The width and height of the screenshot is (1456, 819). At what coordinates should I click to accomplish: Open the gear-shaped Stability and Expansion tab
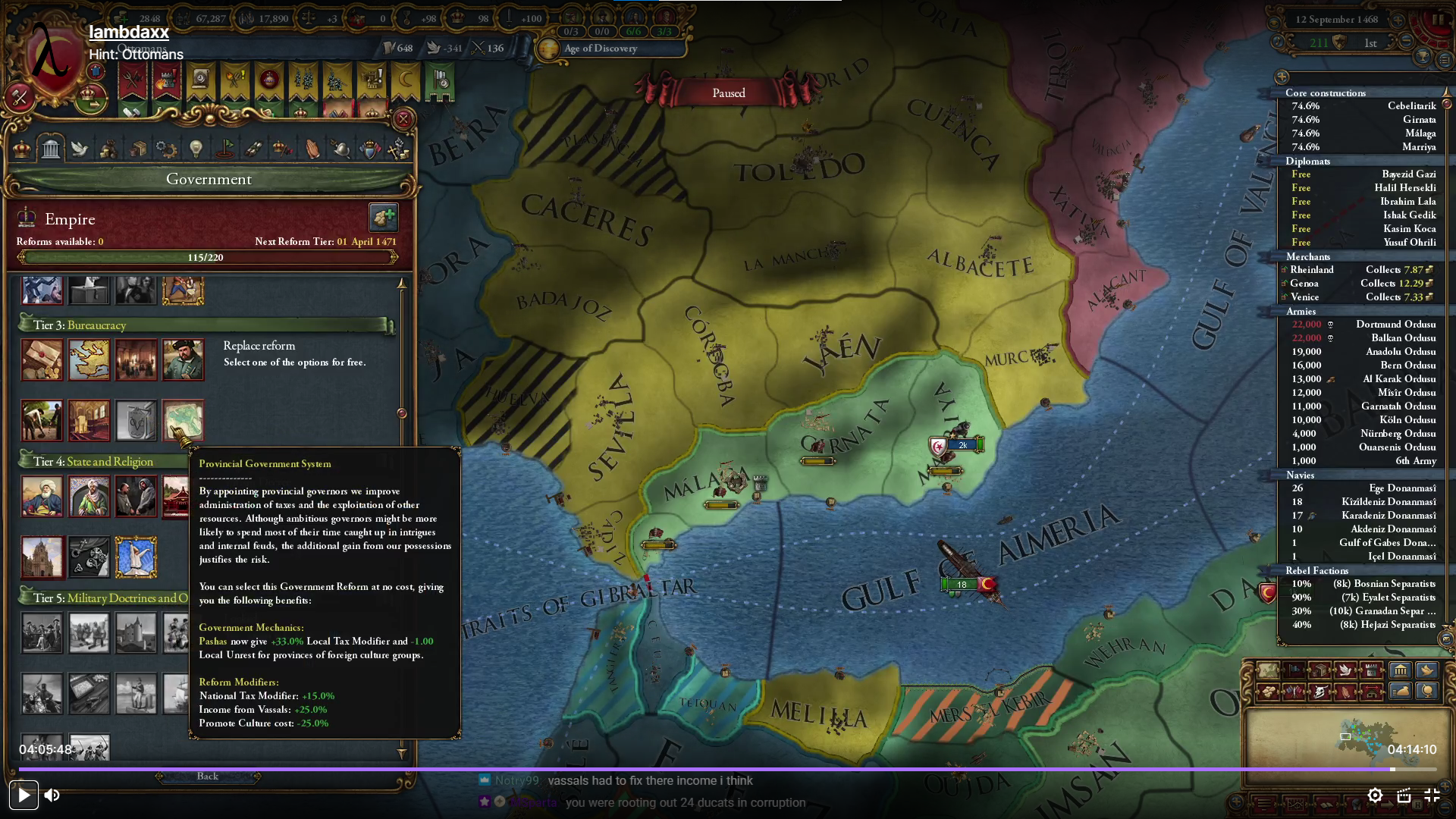(166, 149)
